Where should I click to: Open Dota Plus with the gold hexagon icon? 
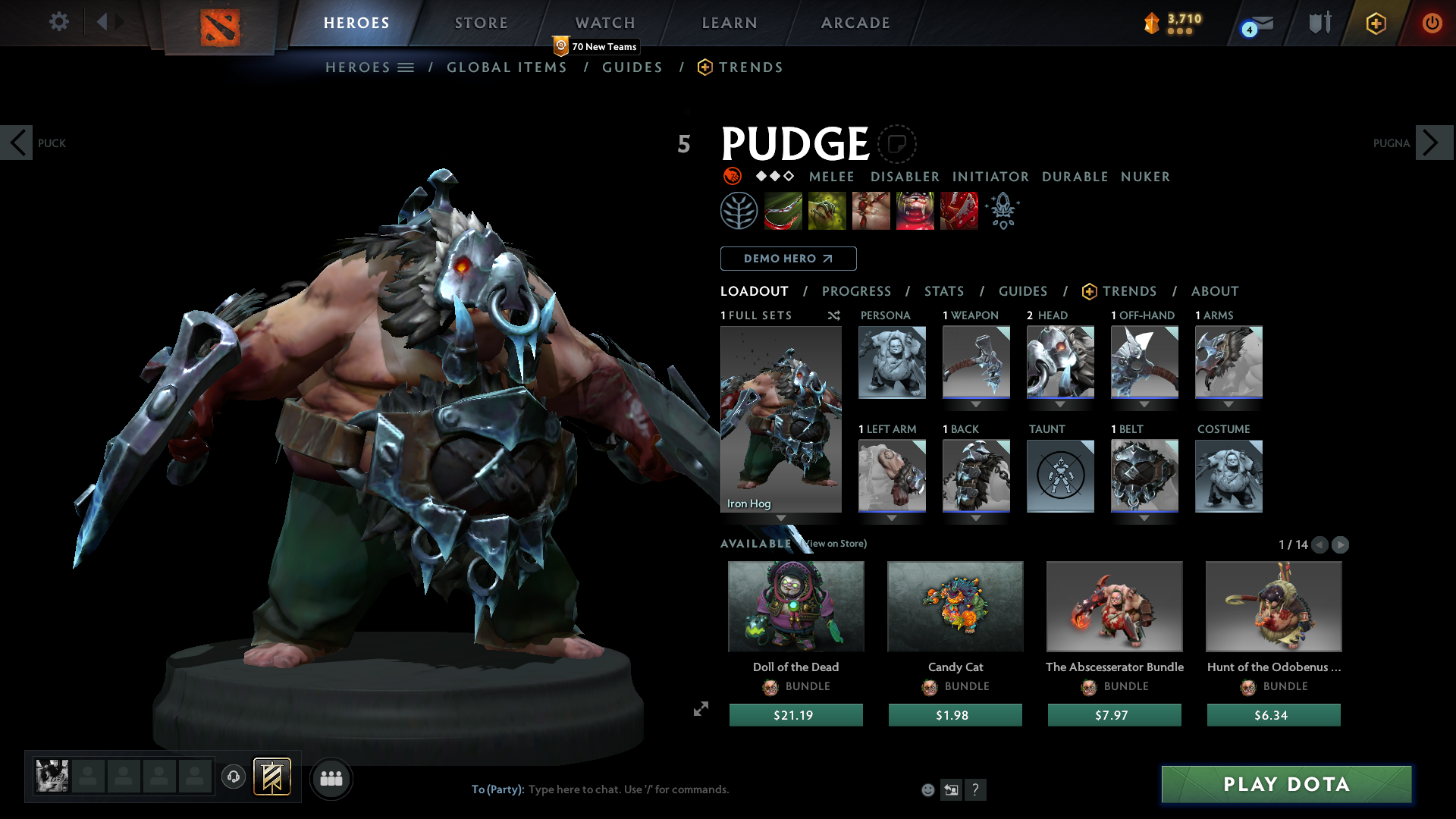[x=1376, y=23]
